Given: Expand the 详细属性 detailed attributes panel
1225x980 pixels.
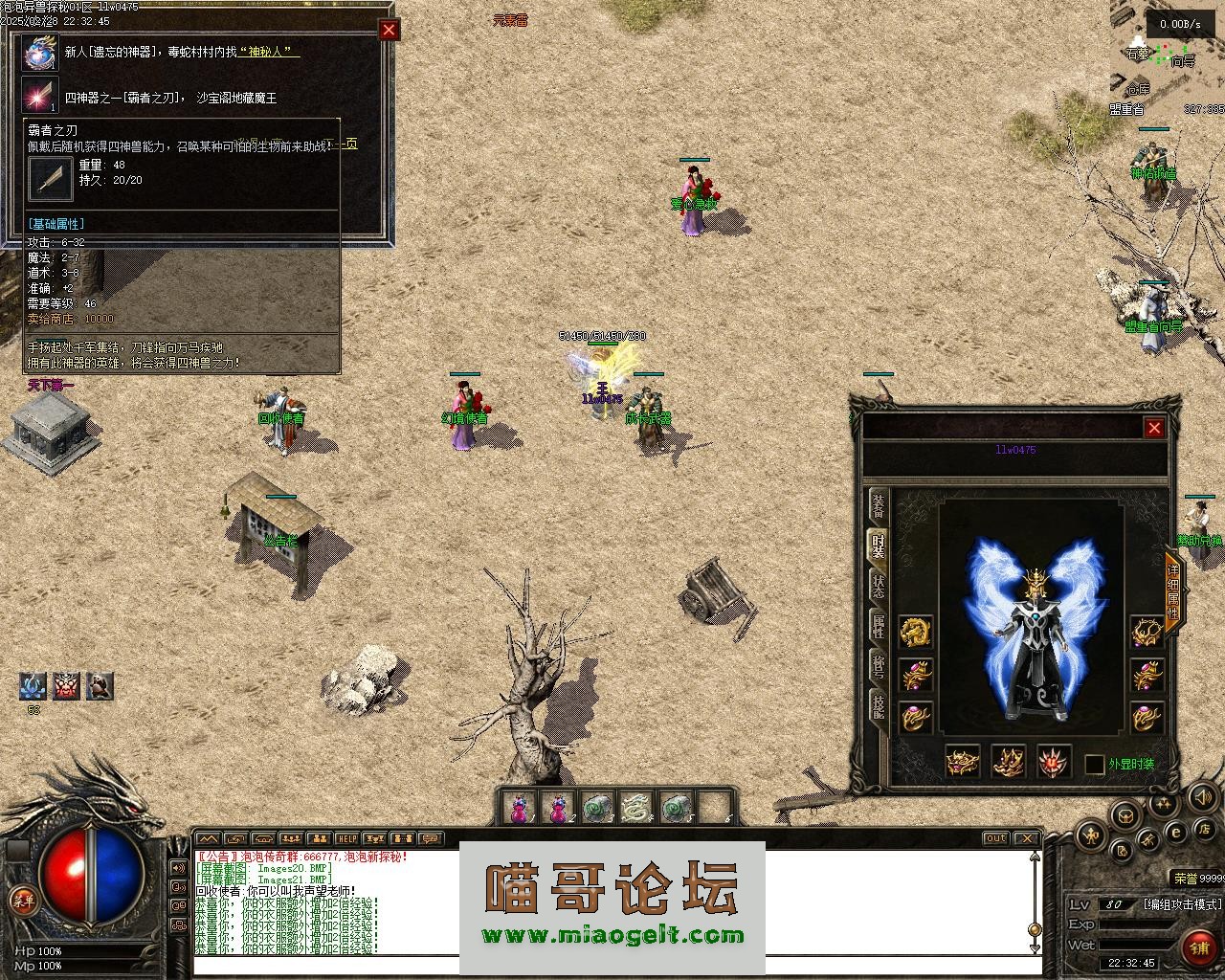Looking at the screenshot, I should 1172,590.
